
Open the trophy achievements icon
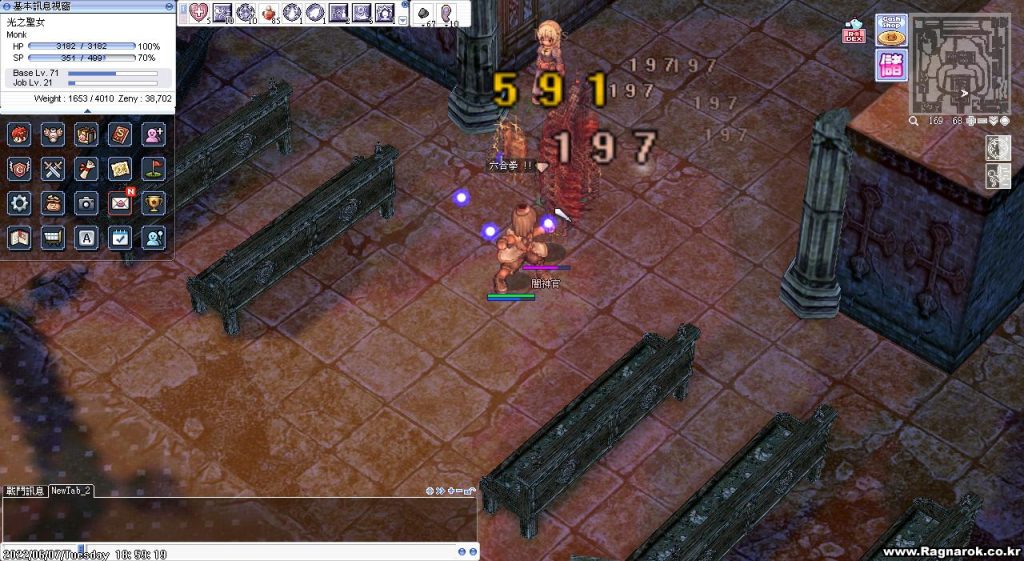(x=153, y=203)
